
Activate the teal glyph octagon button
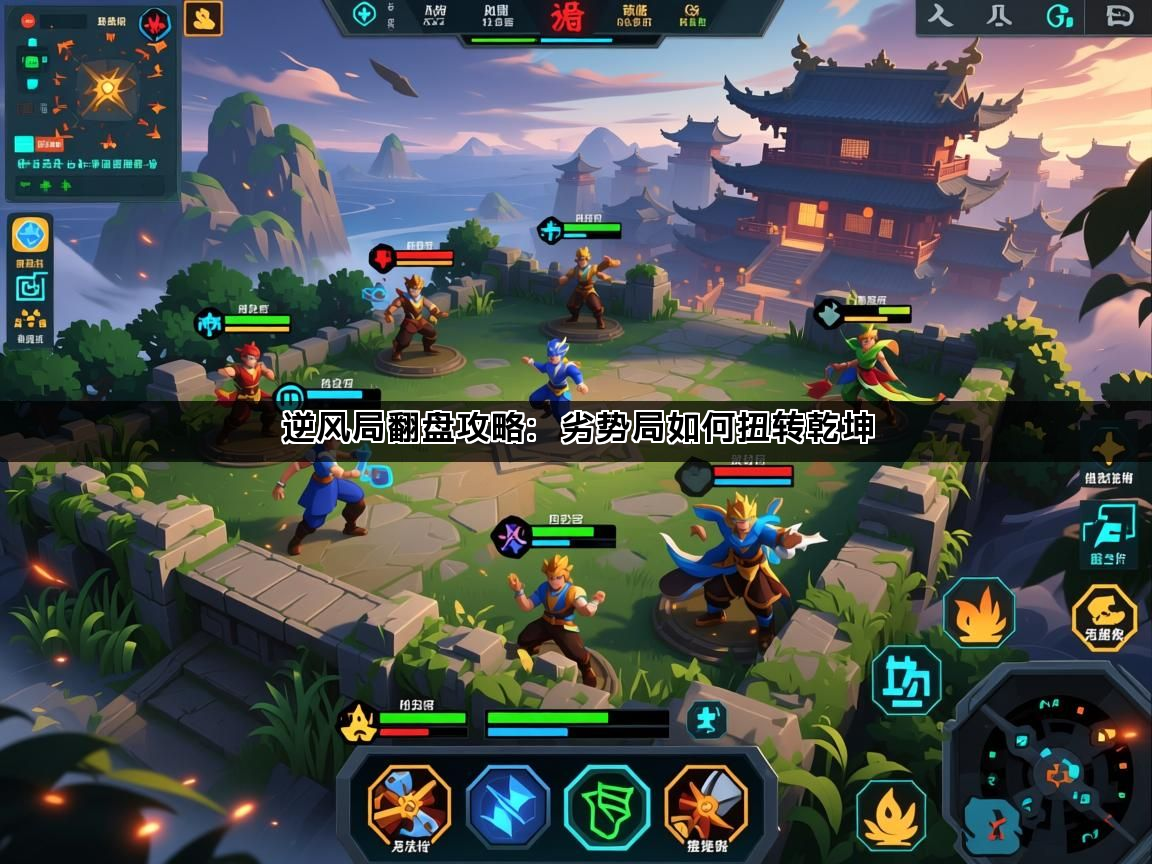click(906, 681)
